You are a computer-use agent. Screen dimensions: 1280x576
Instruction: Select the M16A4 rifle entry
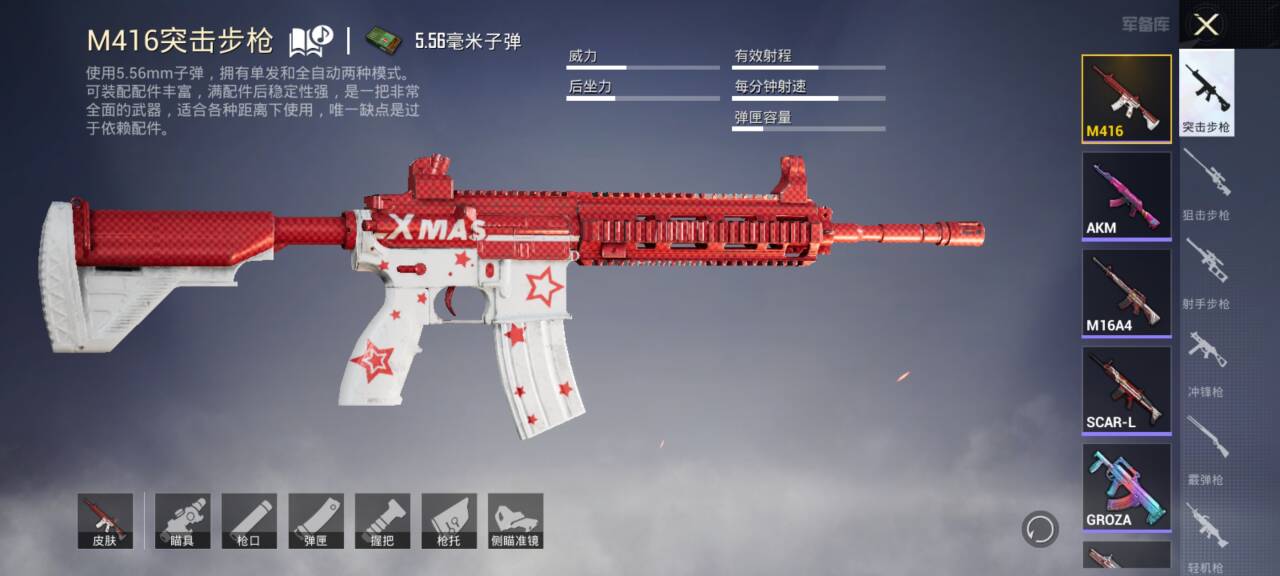click(x=1126, y=292)
